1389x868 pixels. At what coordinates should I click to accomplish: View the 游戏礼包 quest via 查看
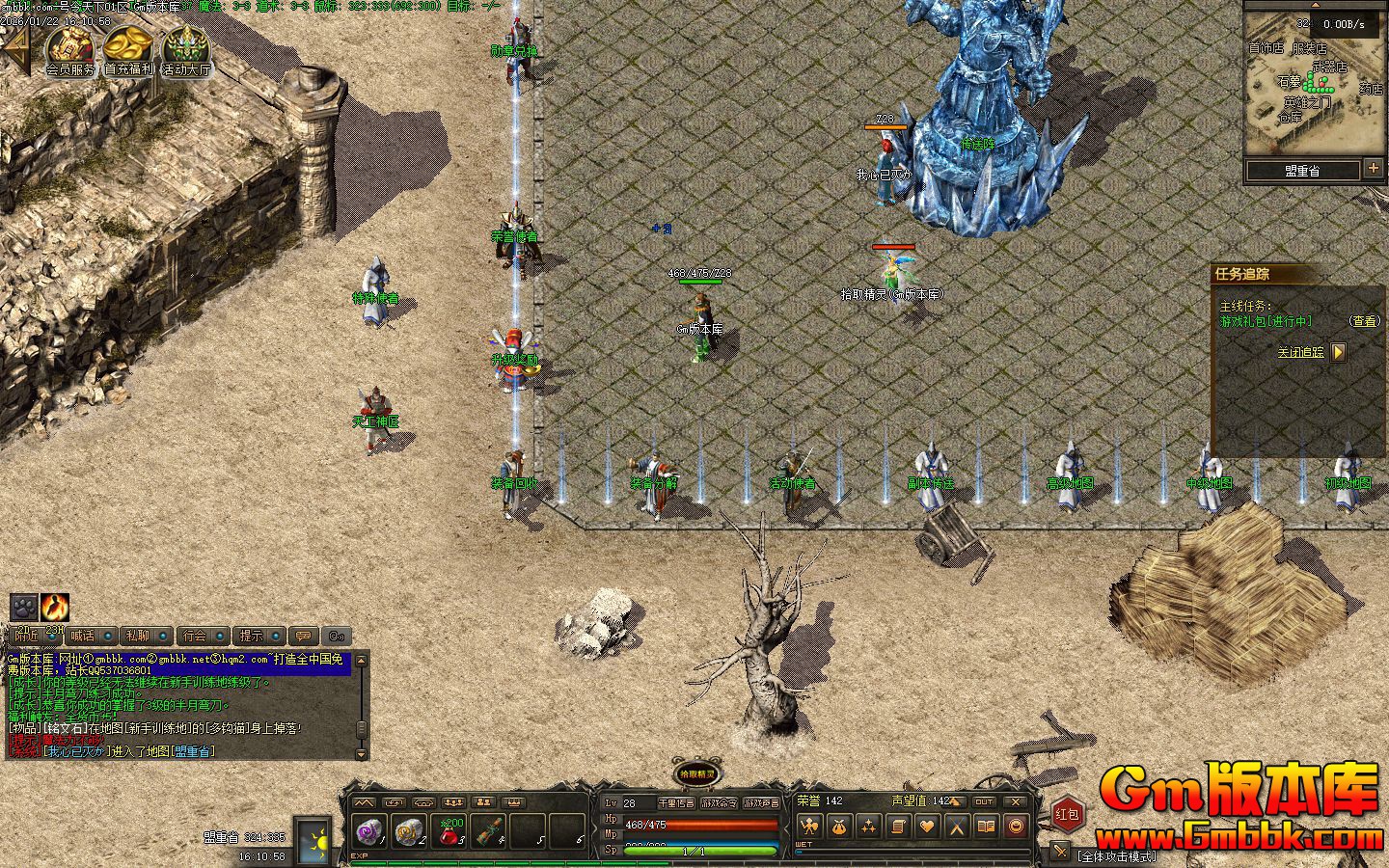point(1364,321)
